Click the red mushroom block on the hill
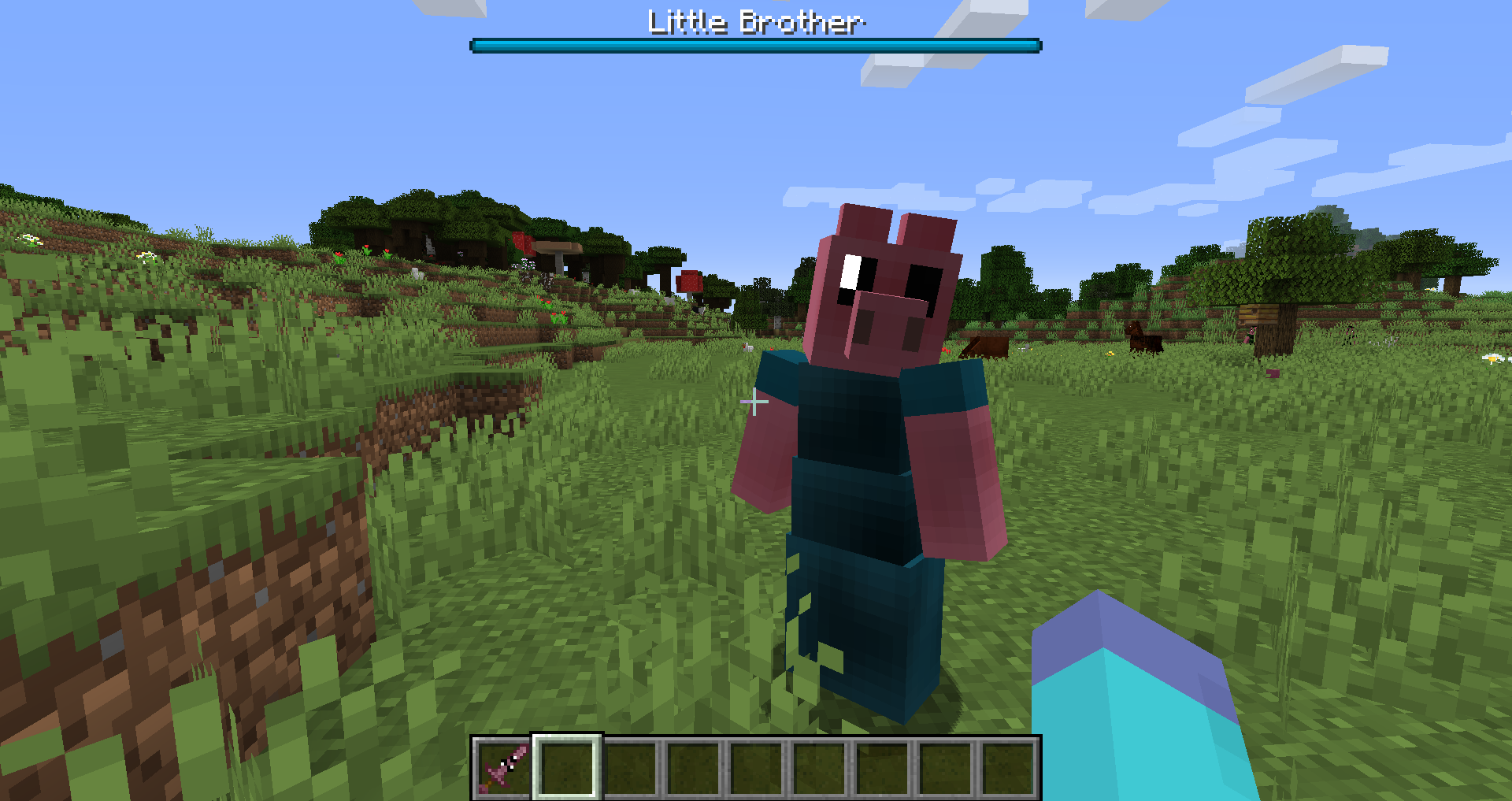 click(x=691, y=282)
